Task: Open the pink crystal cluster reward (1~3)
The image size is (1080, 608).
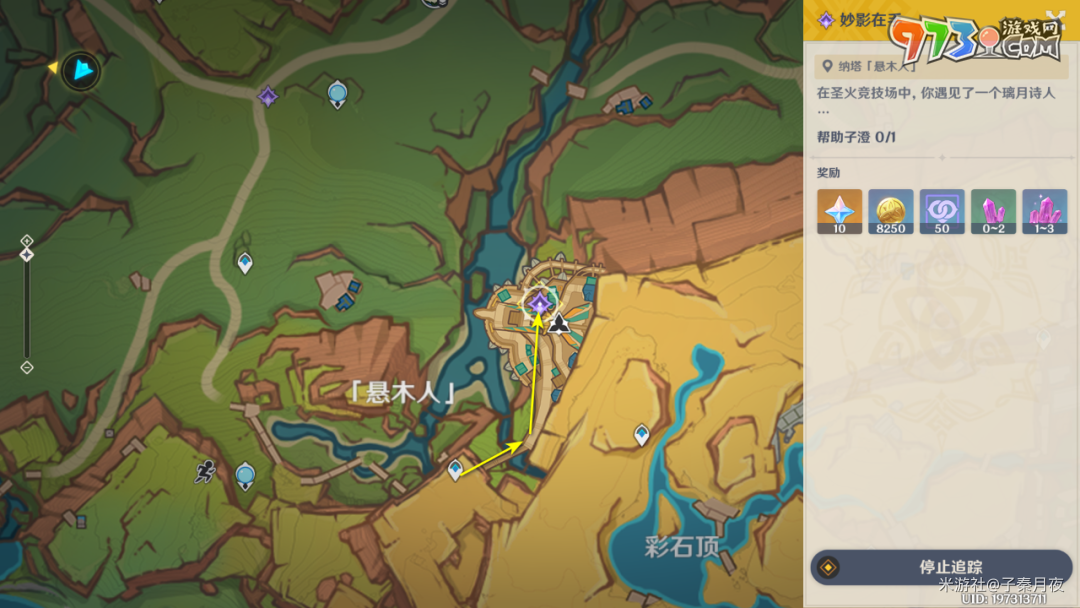Action: click(1044, 211)
